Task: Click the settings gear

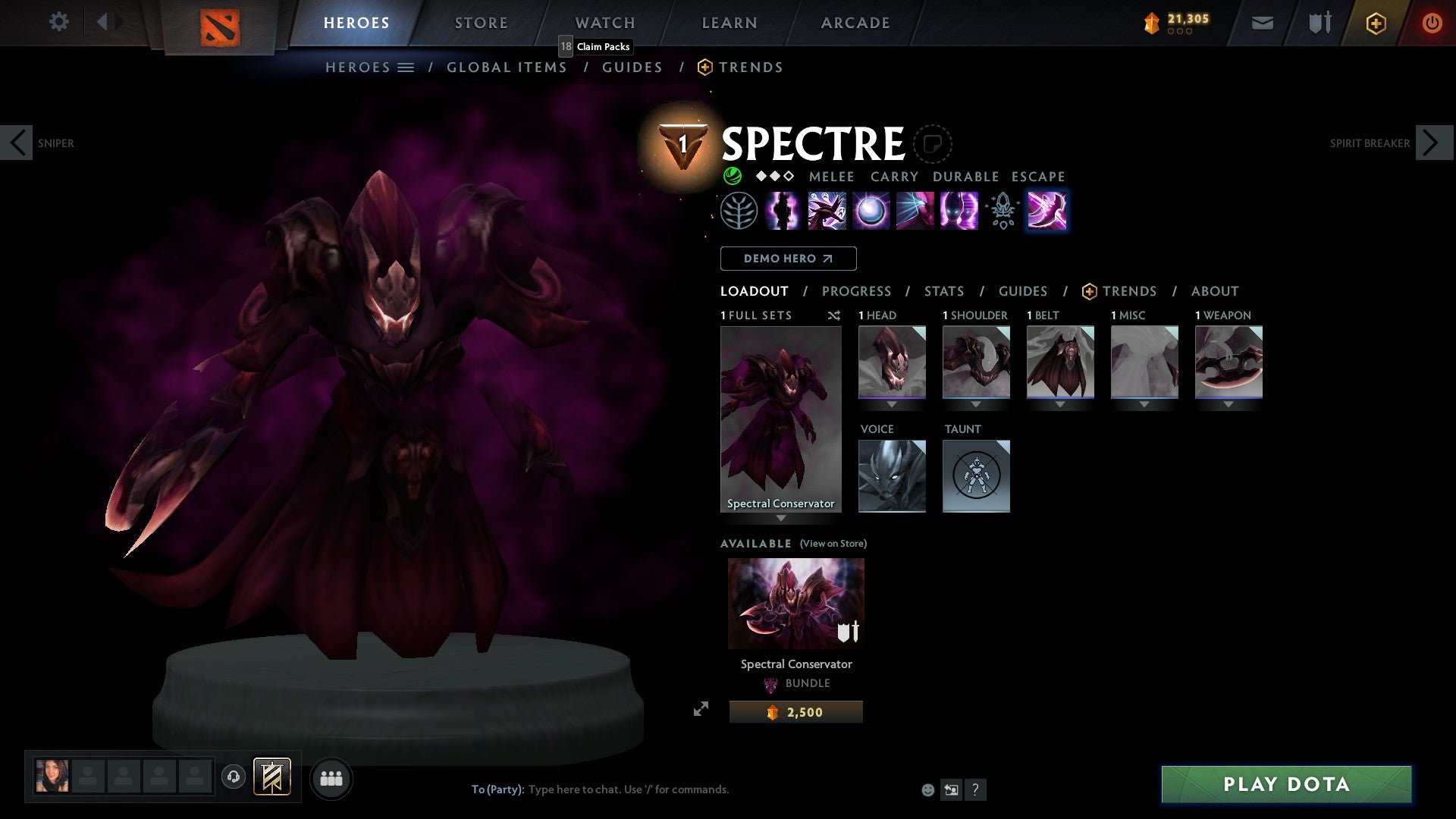Action: coord(58,22)
